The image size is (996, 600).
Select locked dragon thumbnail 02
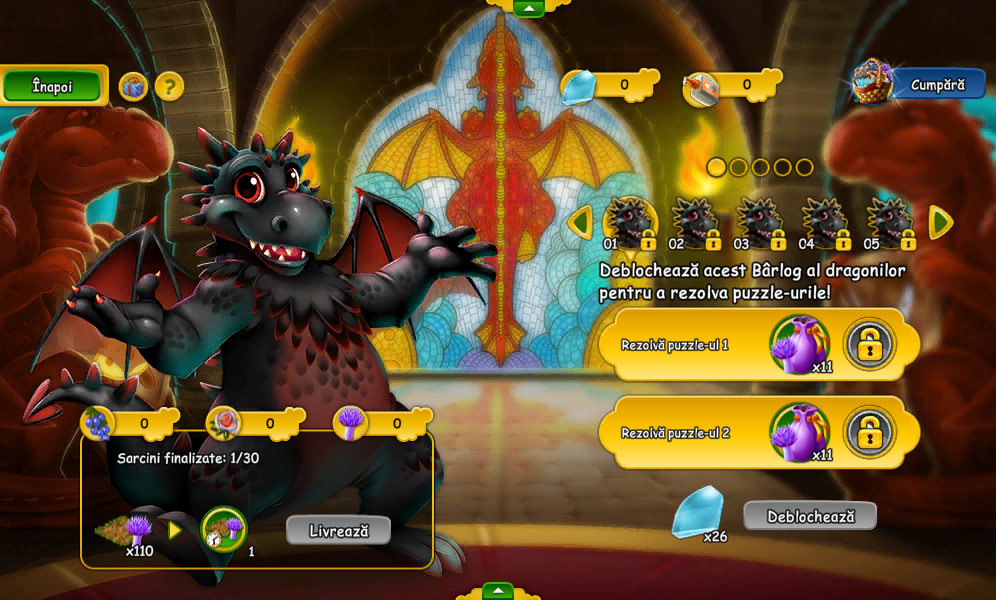click(x=695, y=222)
